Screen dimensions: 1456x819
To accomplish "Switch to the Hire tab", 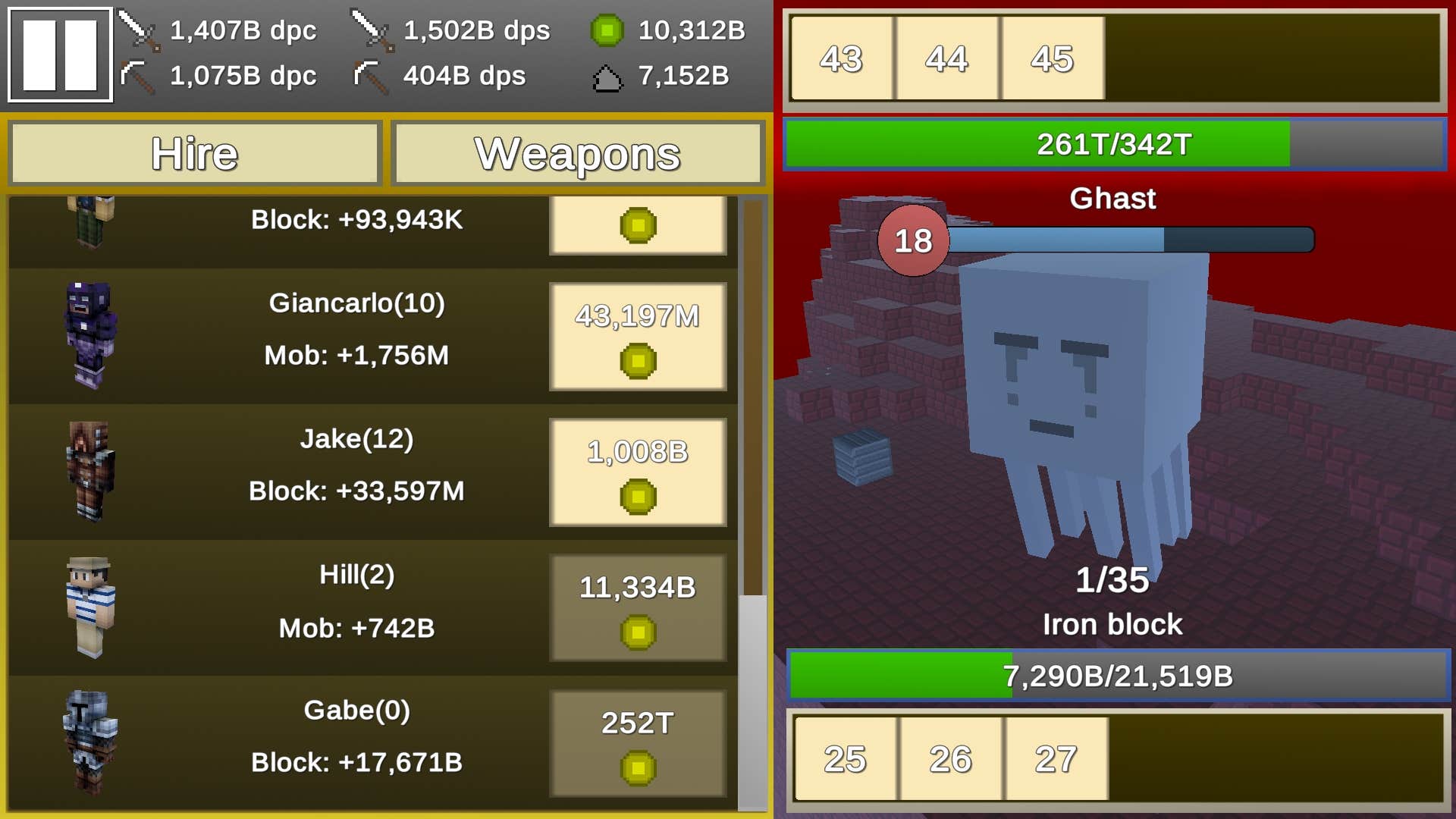I will (194, 154).
